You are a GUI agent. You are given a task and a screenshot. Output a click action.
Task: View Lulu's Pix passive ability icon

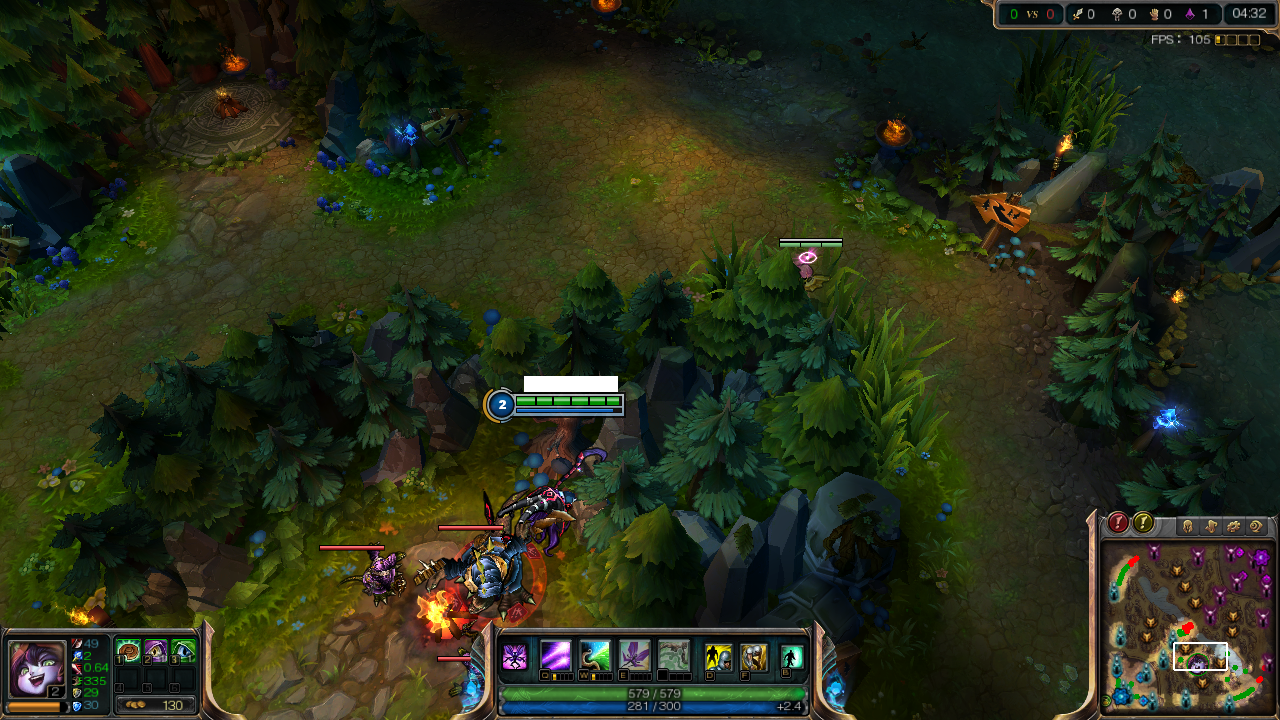tap(515, 657)
